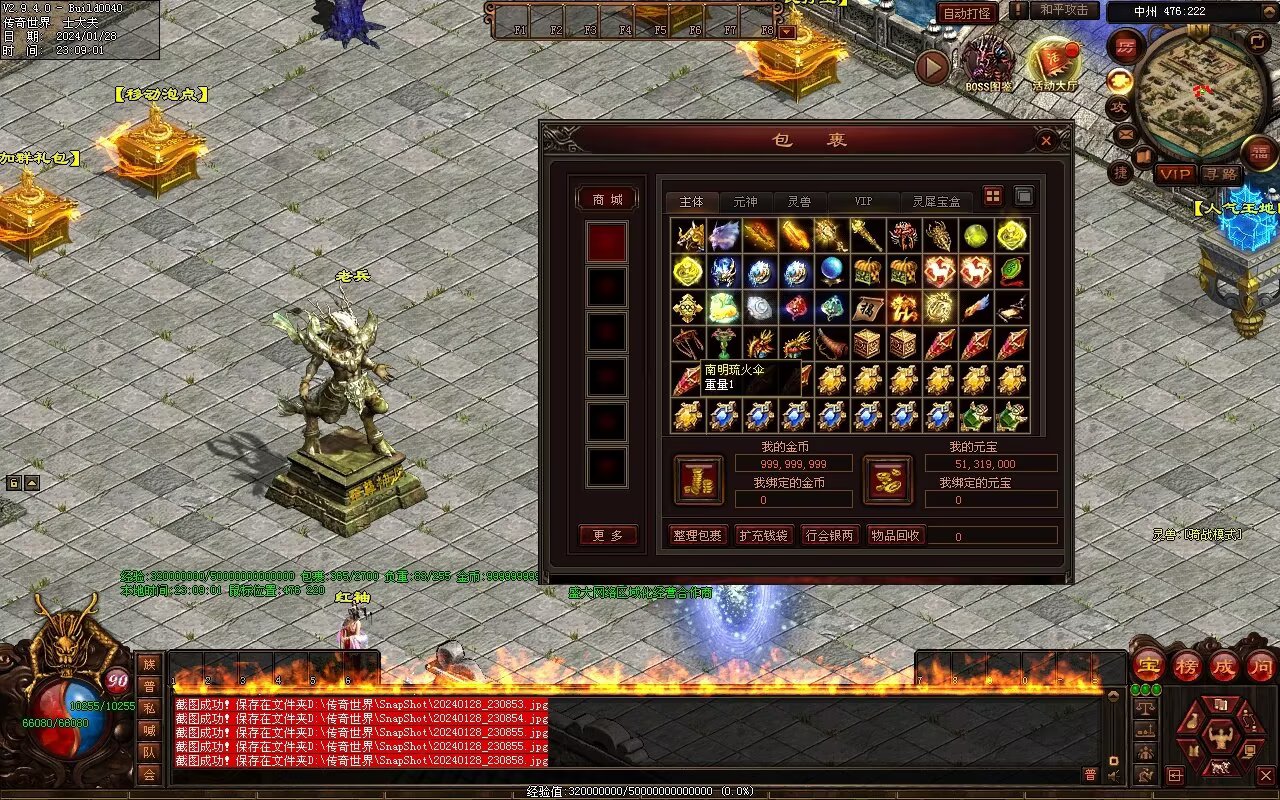Open 物品回收 item recycling
Viewport: 1280px width, 800px height.
point(896,535)
